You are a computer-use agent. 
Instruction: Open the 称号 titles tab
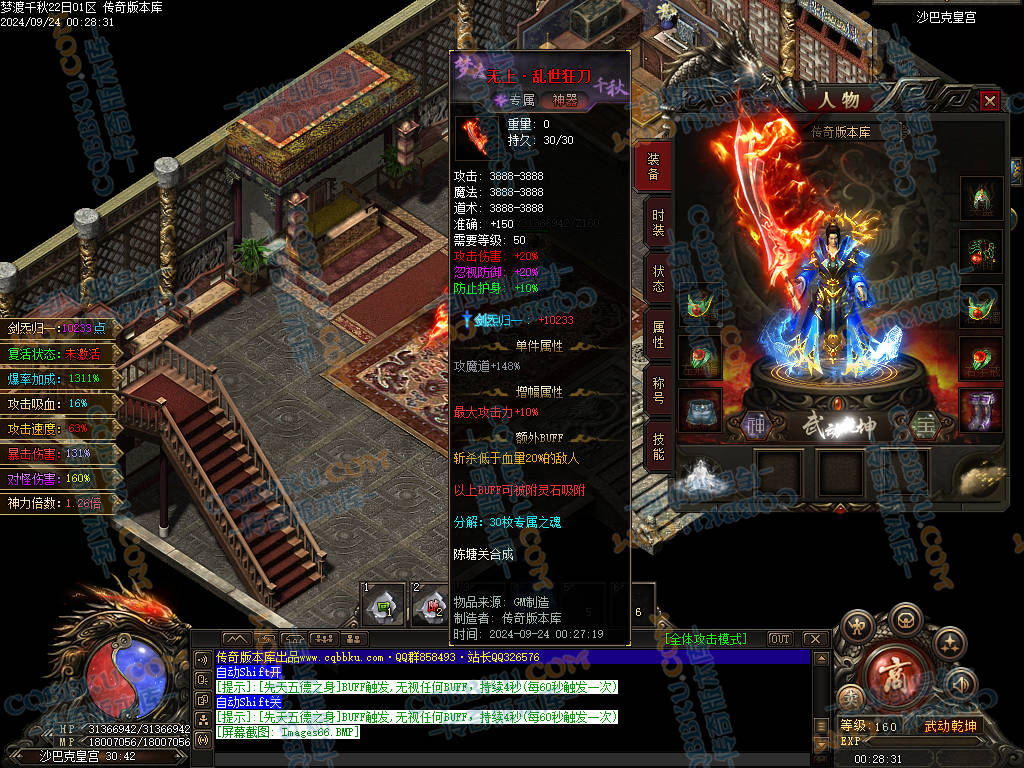pos(657,391)
